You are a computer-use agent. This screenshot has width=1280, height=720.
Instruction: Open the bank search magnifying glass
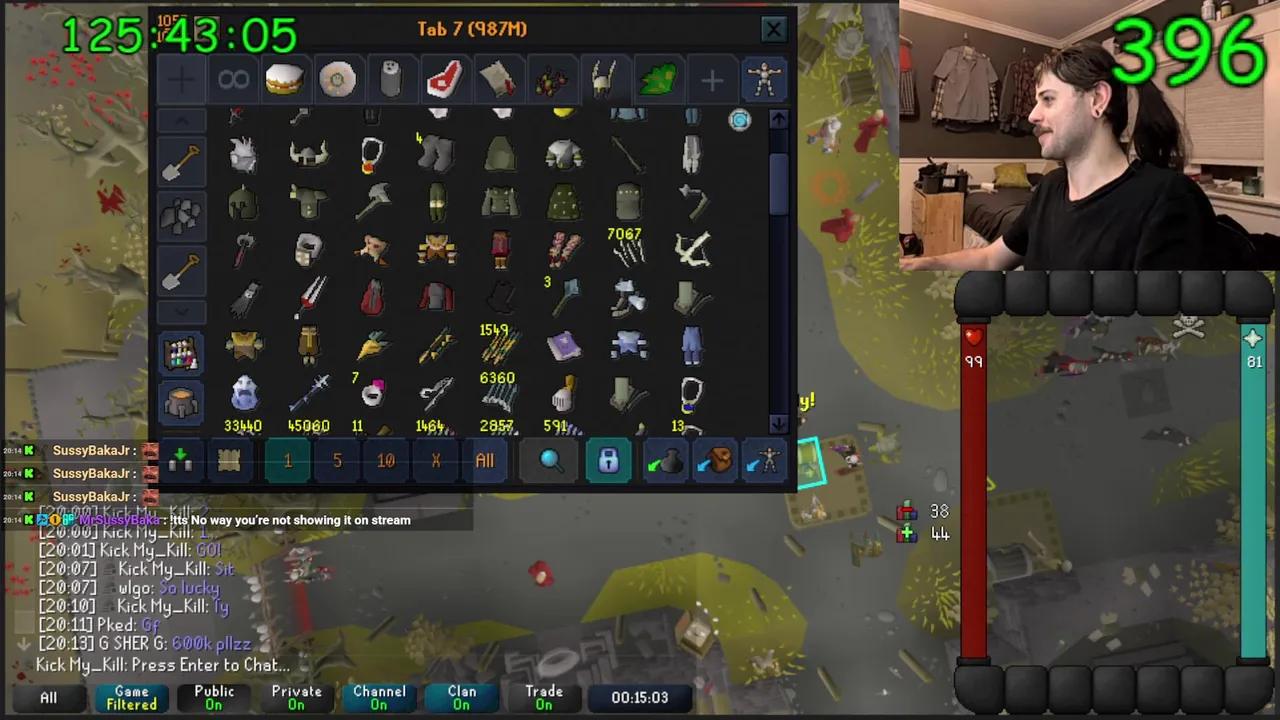point(549,460)
